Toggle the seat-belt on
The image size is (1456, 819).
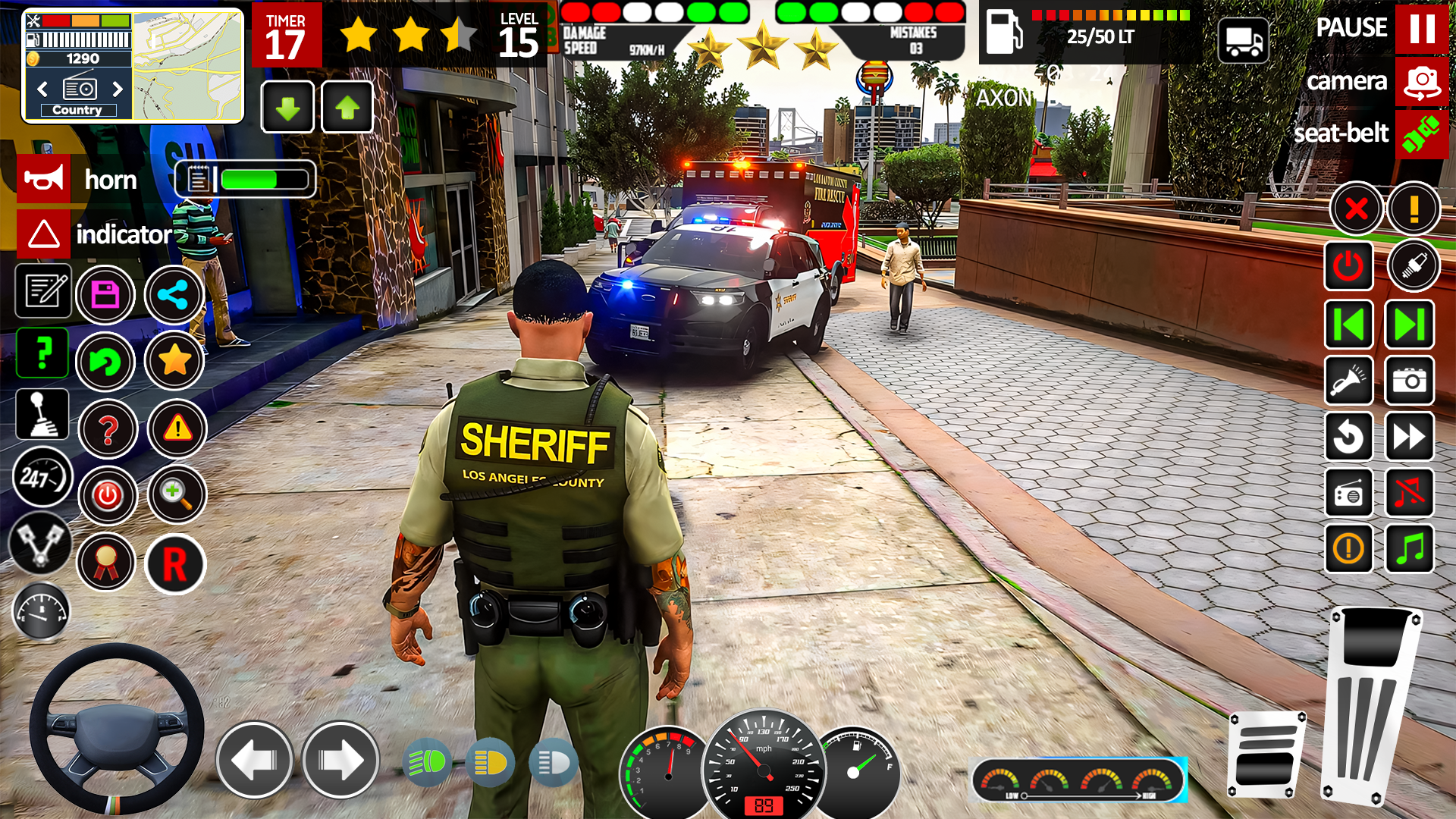point(1422,135)
